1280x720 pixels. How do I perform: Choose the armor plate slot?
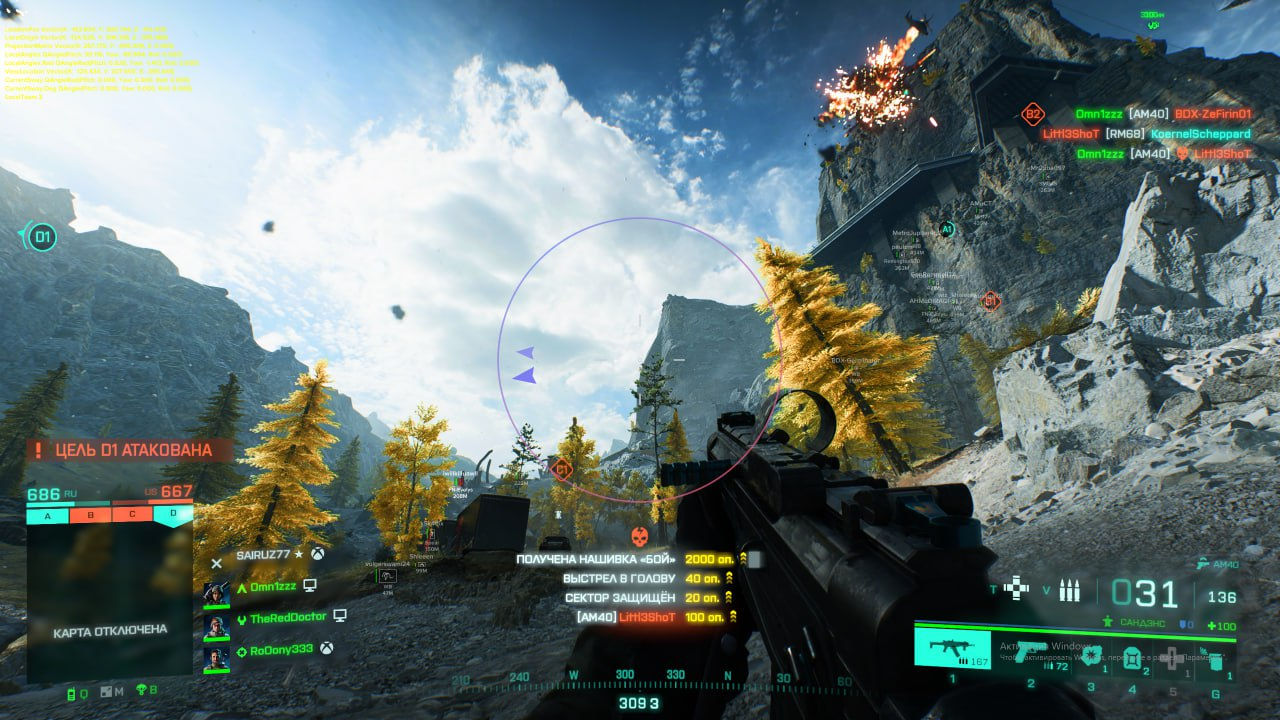pyautogui.click(x=1132, y=657)
